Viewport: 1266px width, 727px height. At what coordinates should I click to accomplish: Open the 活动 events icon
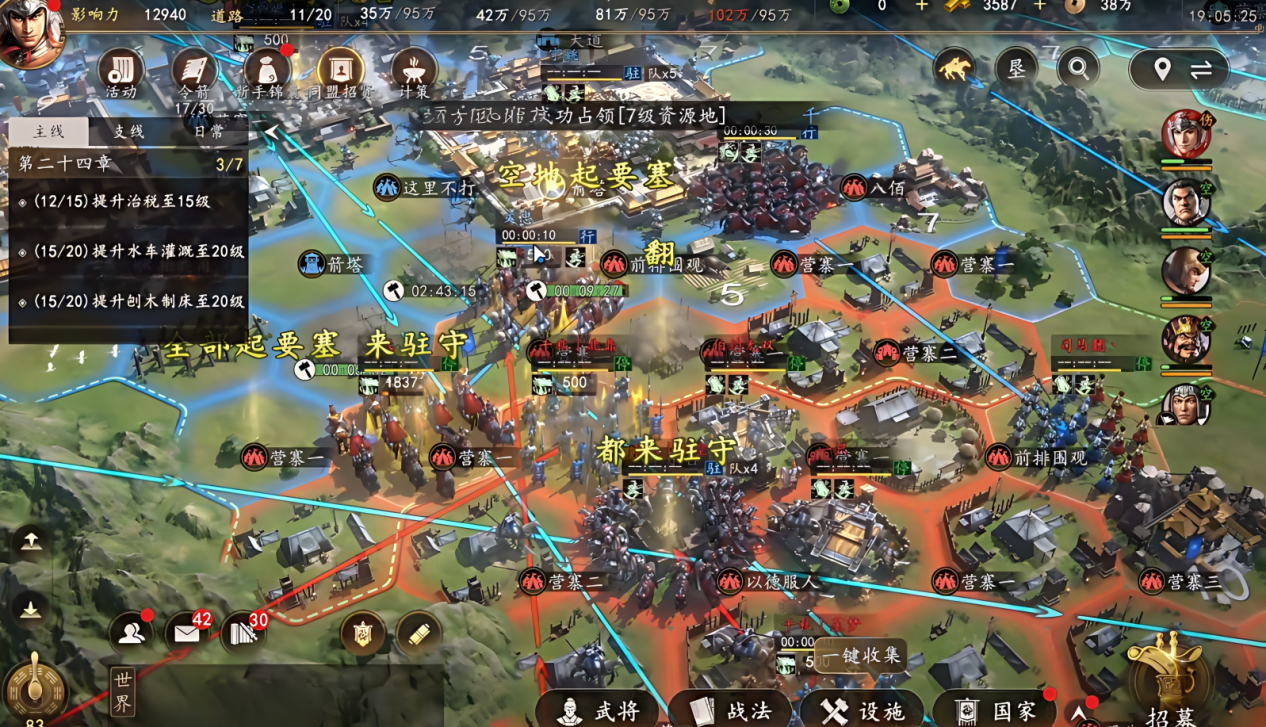point(121,71)
